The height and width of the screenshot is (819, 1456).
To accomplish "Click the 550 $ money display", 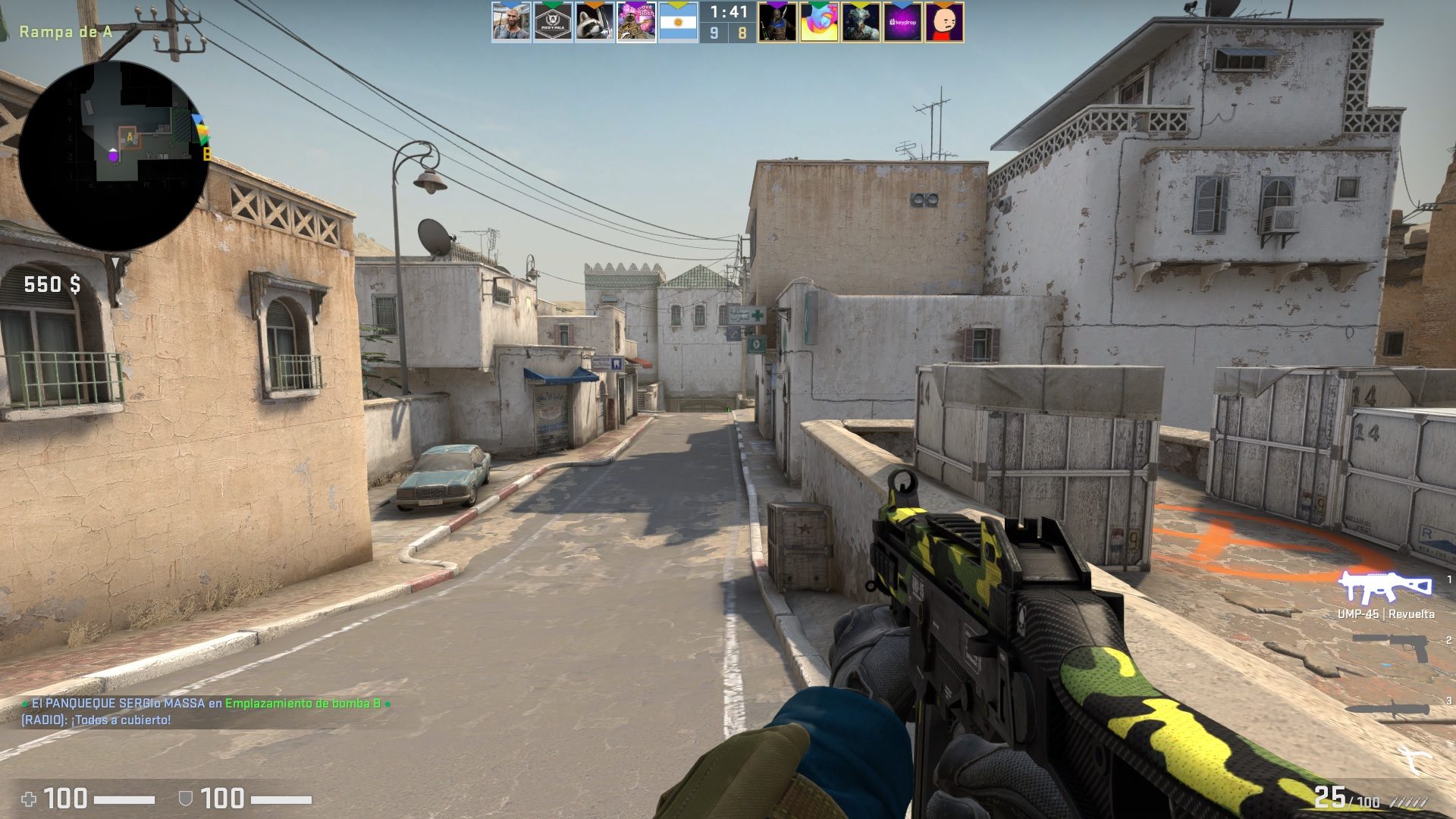I will click(x=54, y=285).
